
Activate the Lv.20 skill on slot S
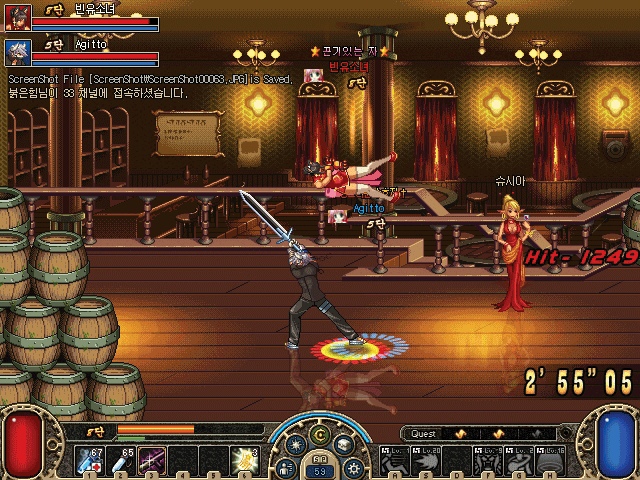coord(426,459)
